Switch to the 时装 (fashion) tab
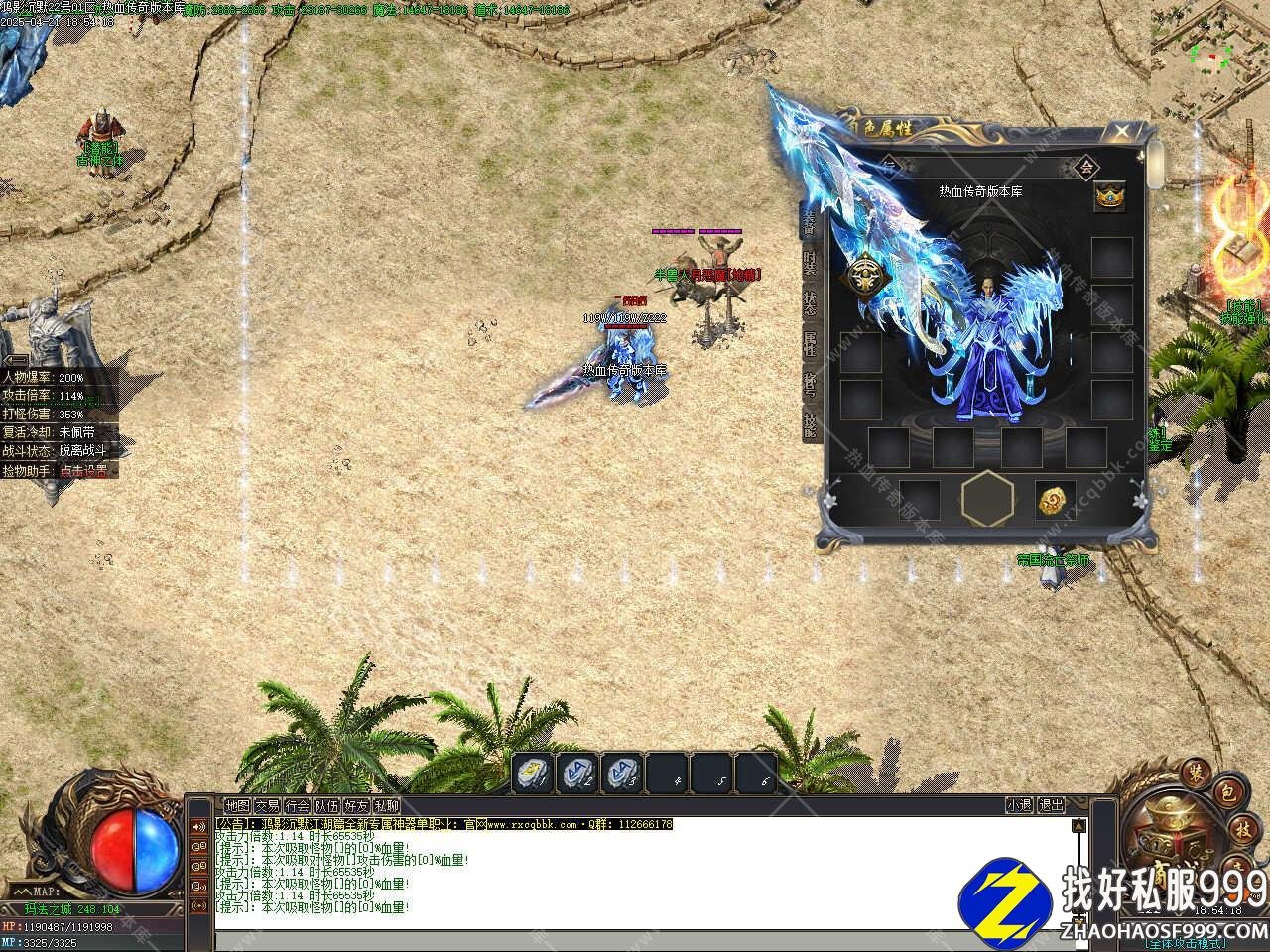Viewport: 1270px width, 952px height. click(811, 261)
